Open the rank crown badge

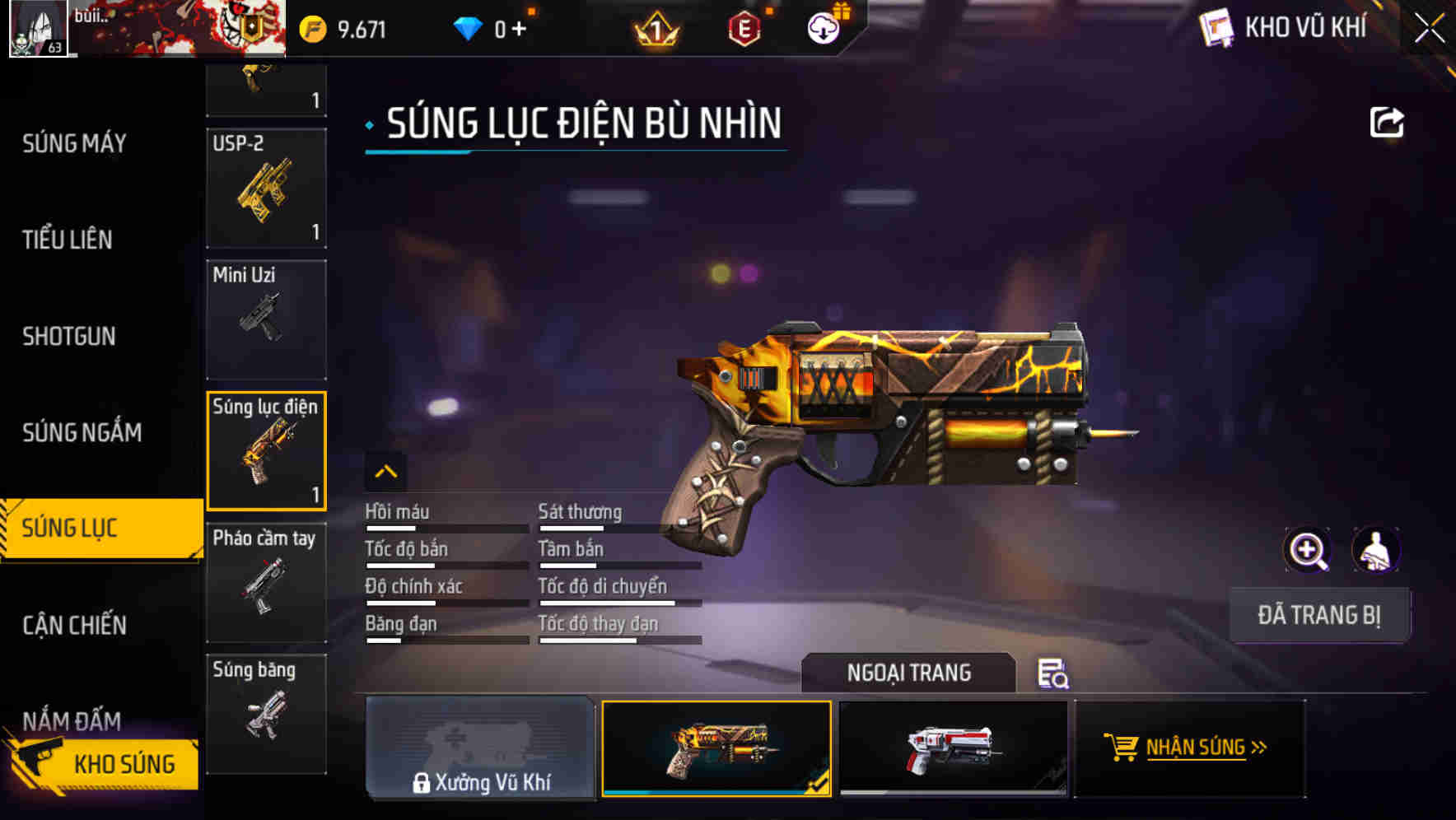click(x=655, y=27)
